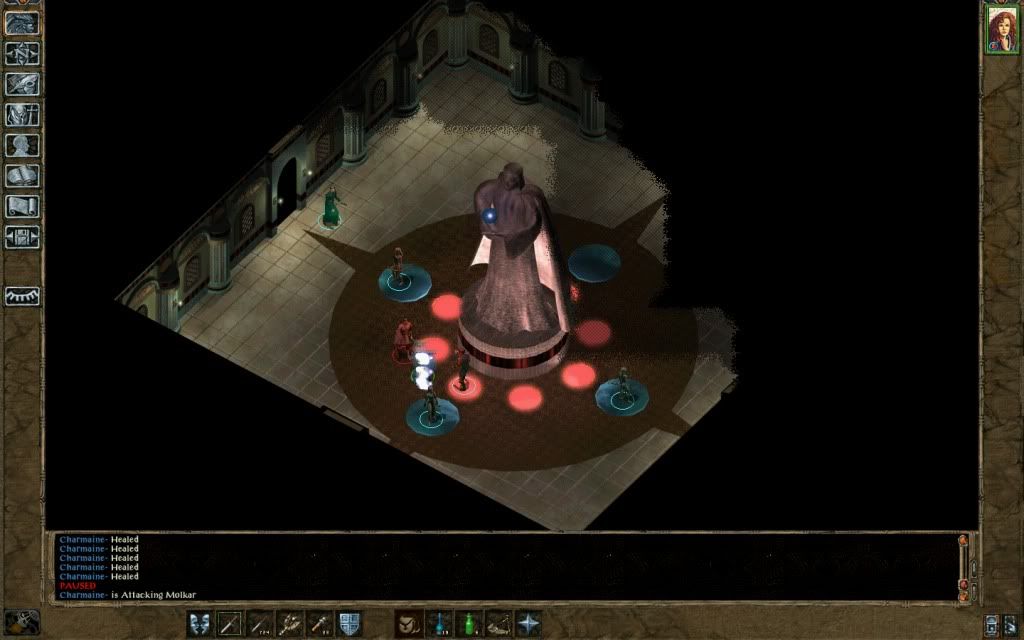
Task: Open the priest scroll screen
Action: [x=22, y=206]
